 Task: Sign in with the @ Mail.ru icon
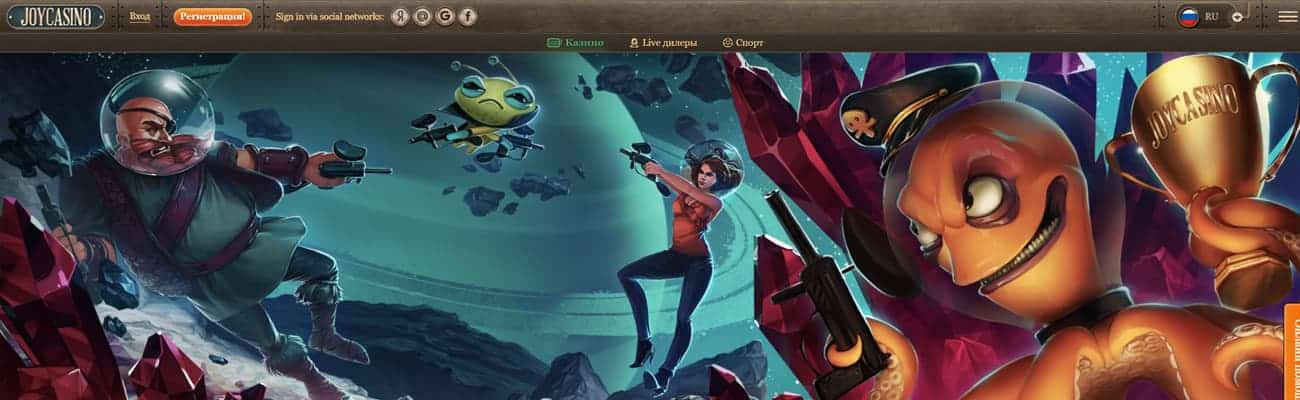pyautogui.click(x=423, y=17)
